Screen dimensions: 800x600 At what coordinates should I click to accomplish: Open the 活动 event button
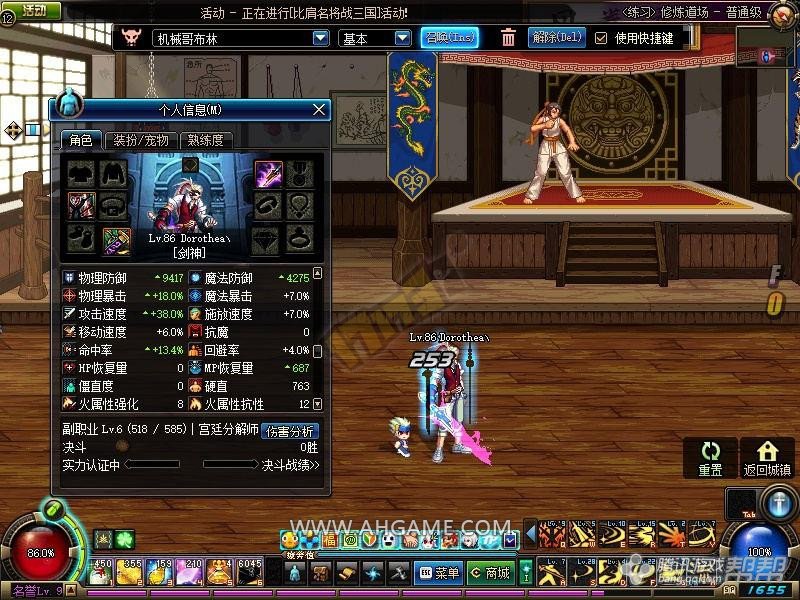pyautogui.click(x=33, y=10)
